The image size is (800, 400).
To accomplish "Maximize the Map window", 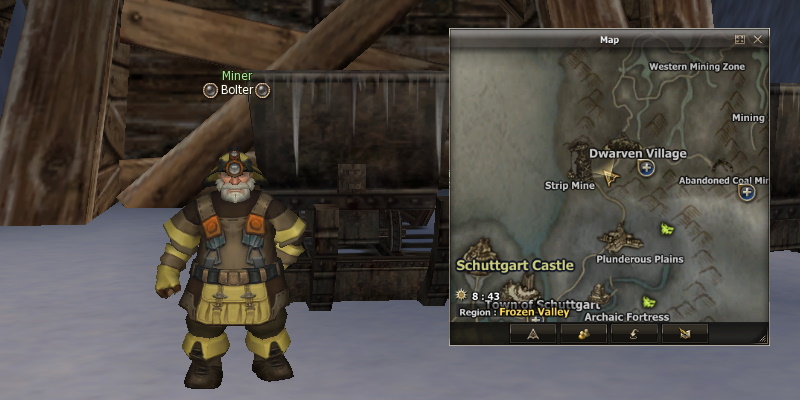I will pos(740,40).
